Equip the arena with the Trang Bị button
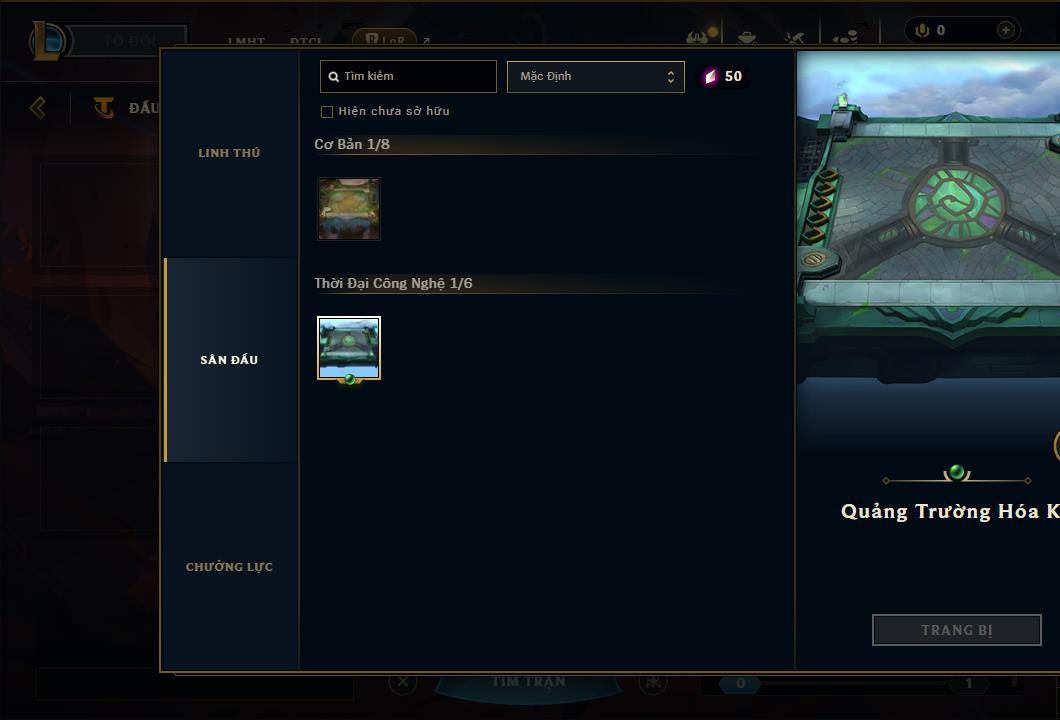The image size is (1060, 720). (956, 630)
